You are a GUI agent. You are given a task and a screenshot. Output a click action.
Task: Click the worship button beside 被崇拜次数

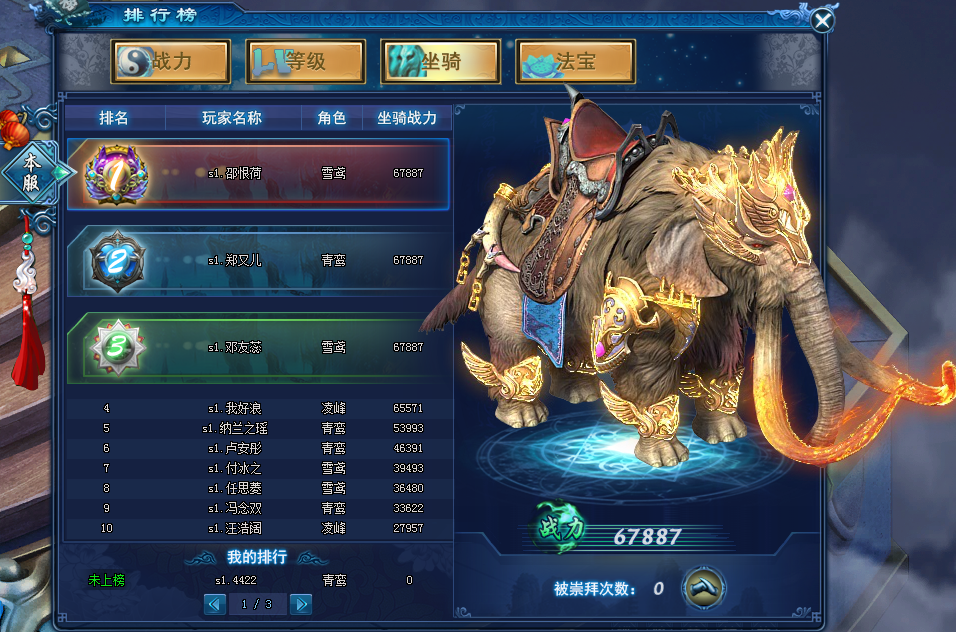tap(704, 588)
